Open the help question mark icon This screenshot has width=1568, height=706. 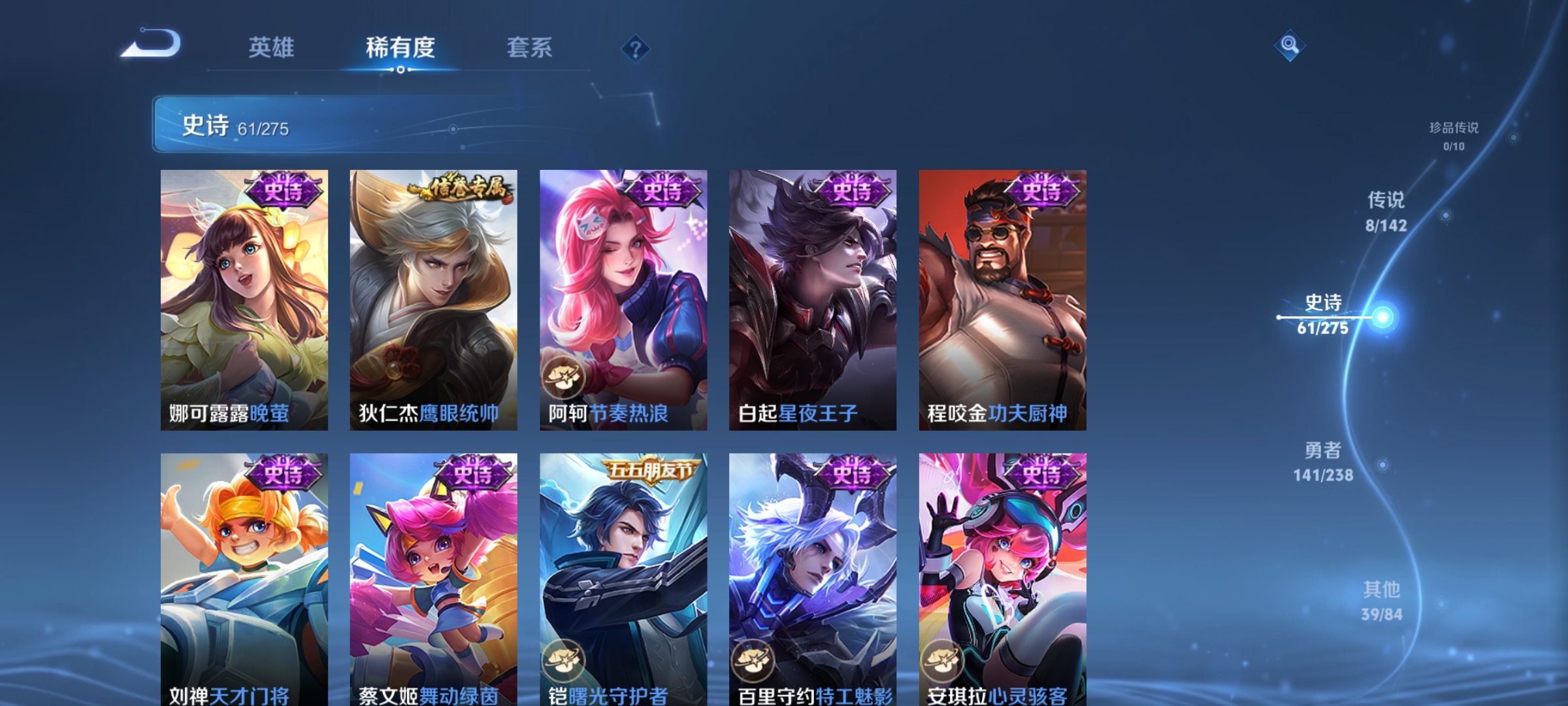click(x=636, y=50)
